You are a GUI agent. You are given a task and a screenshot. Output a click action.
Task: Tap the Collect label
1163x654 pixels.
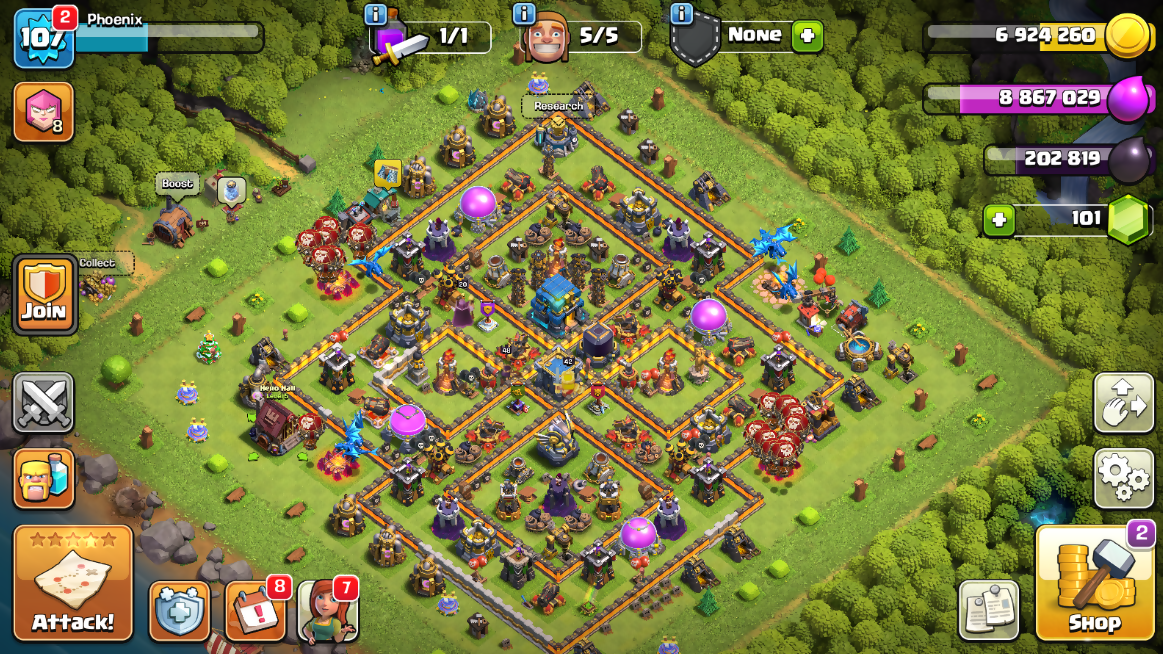97,263
